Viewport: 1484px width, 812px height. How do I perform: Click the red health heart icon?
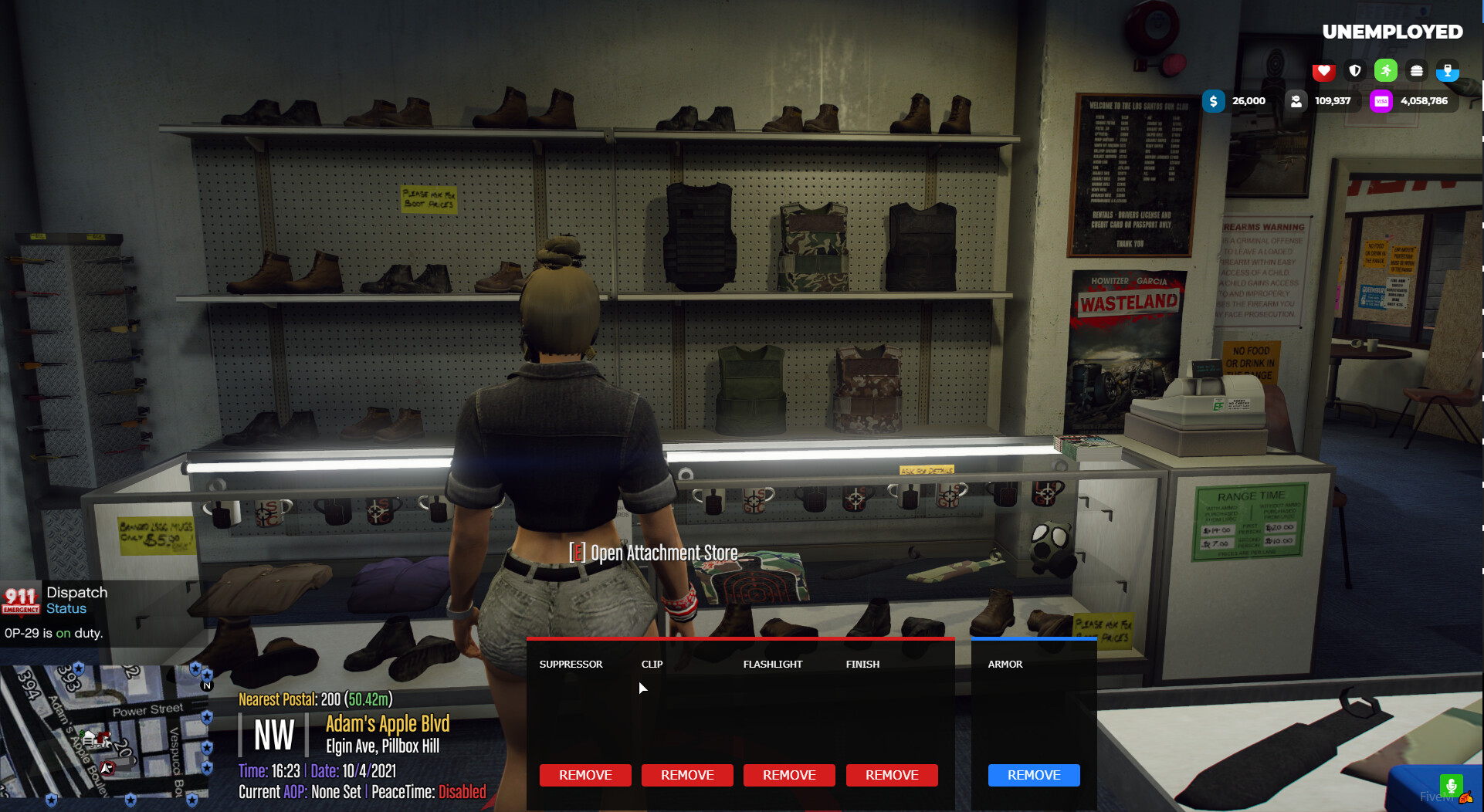point(1323,70)
